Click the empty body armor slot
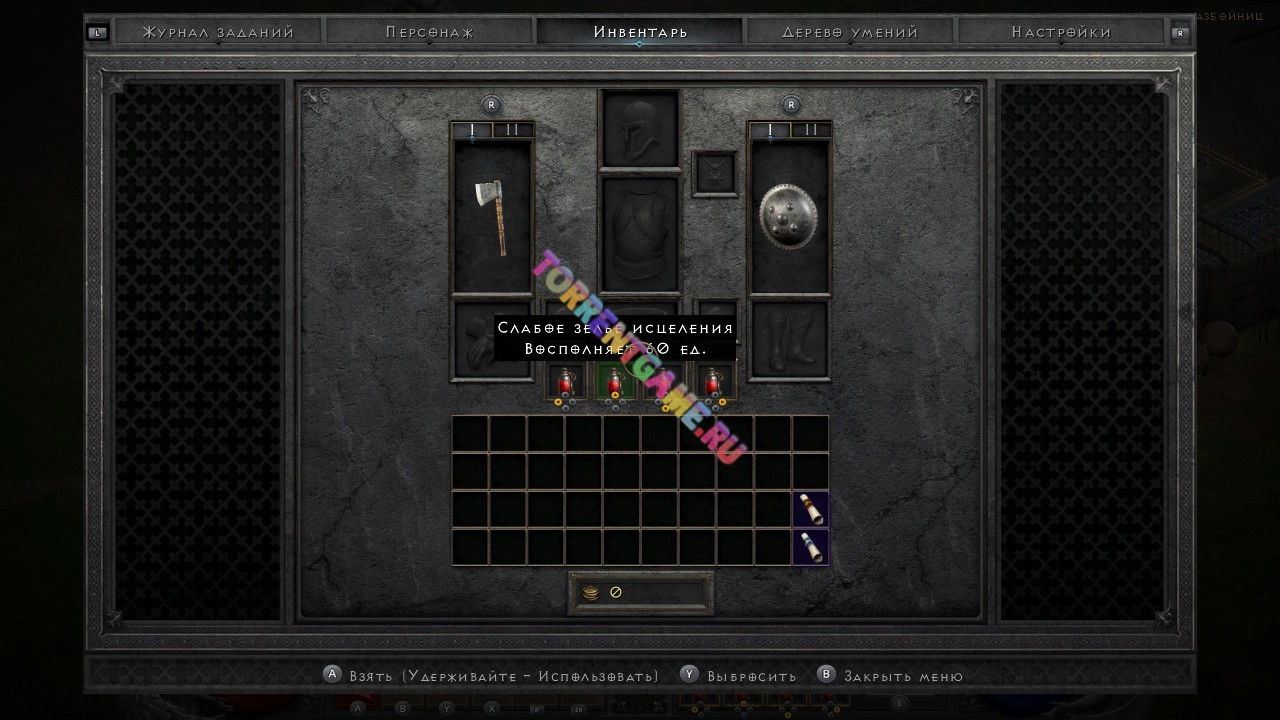The width and height of the screenshot is (1280, 720). [640, 234]
